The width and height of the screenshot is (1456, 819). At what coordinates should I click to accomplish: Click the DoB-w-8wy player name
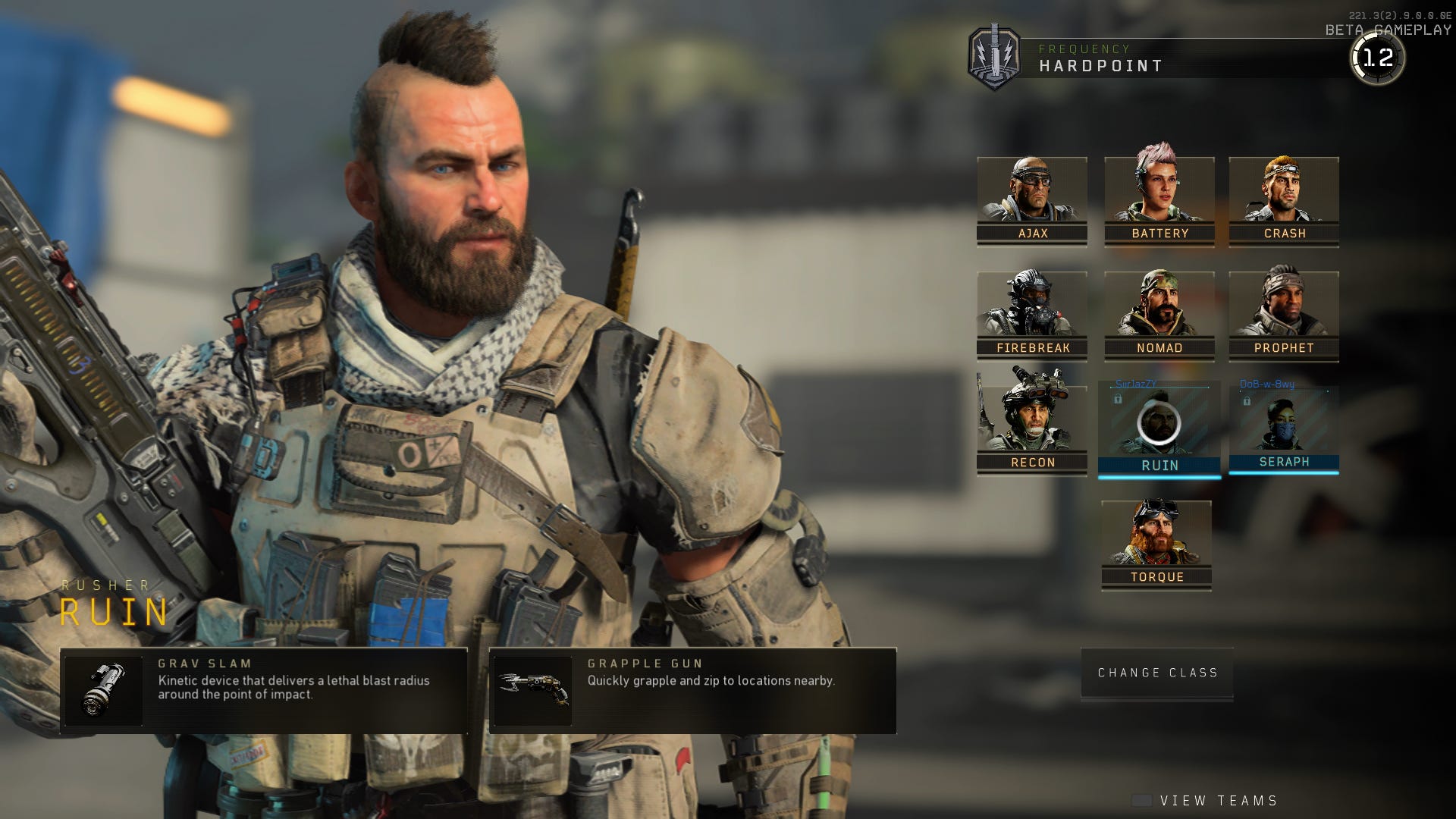click(1266, 384)
